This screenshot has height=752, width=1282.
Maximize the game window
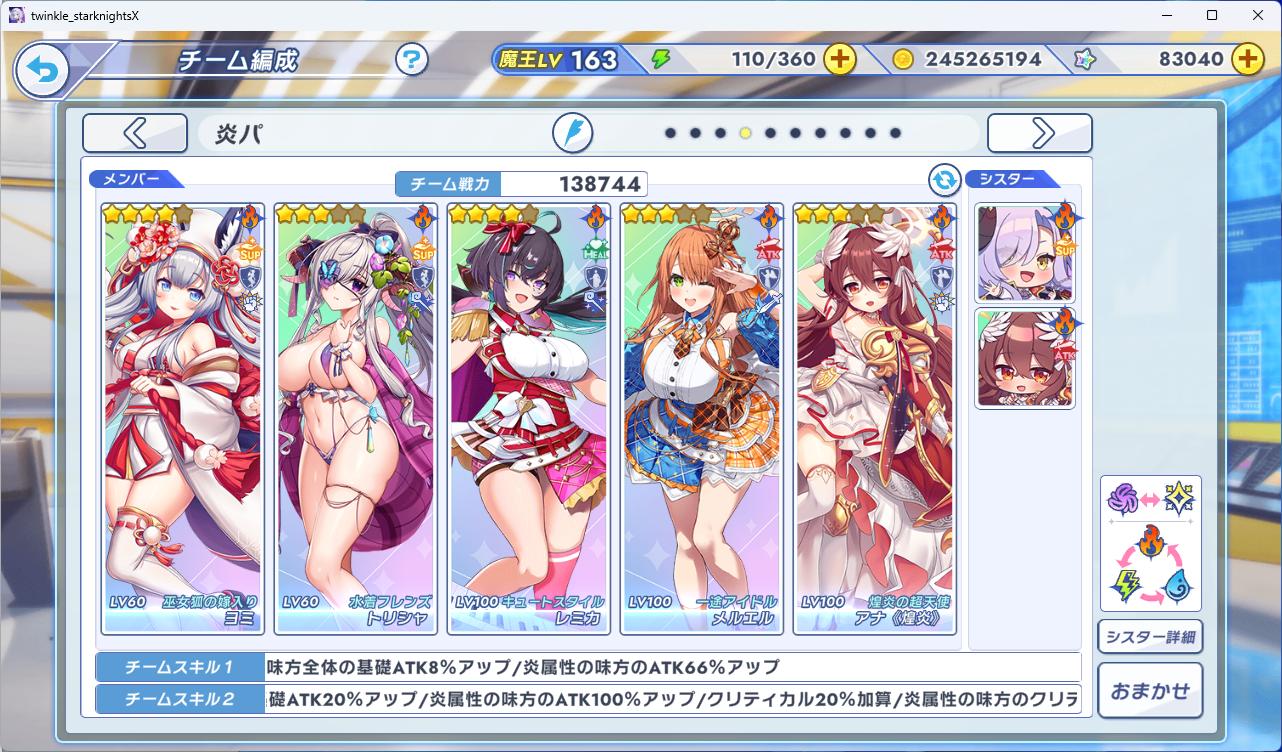[1212, 15]
